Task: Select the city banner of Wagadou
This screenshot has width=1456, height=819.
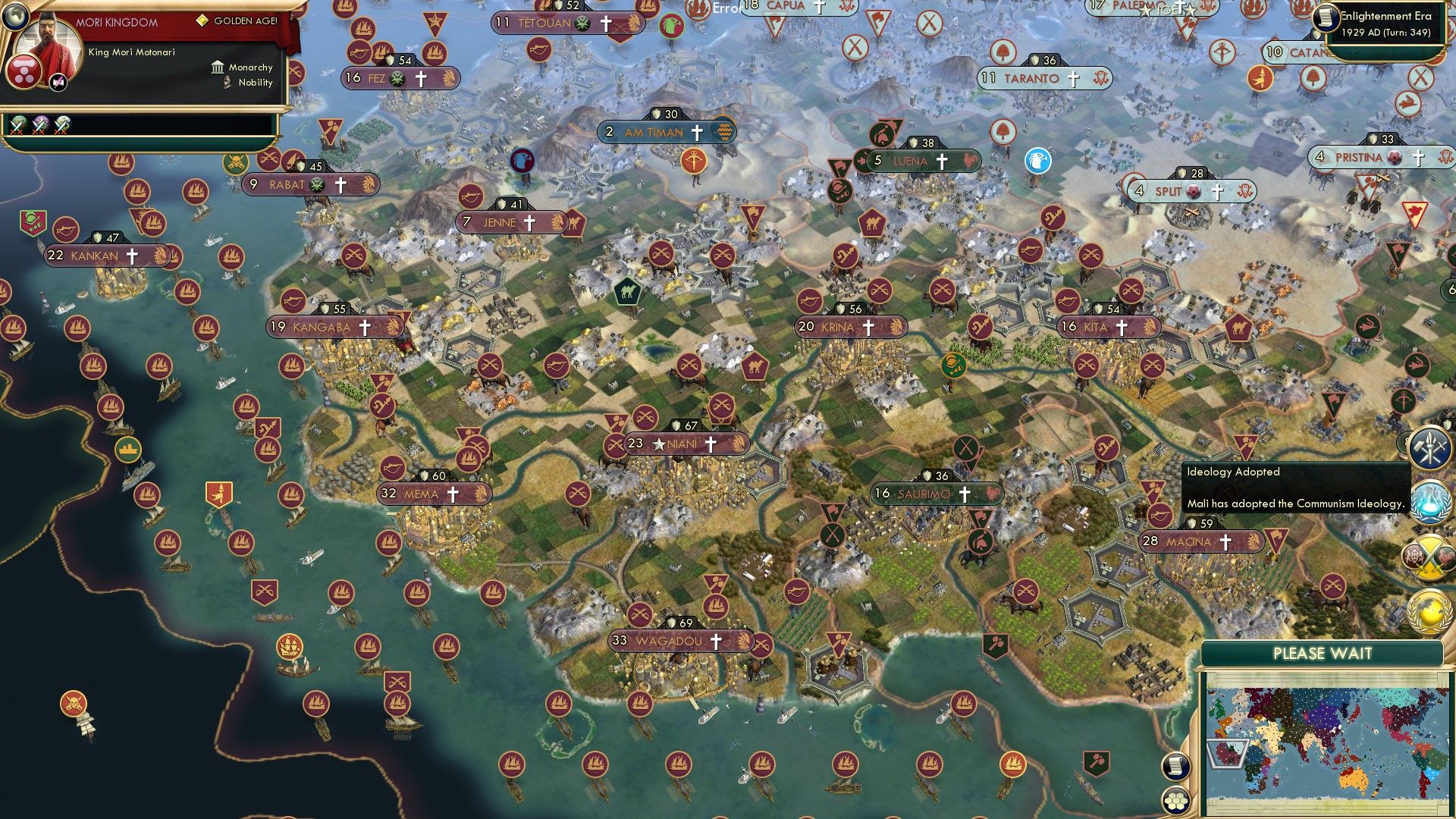Action: tap(675, 641)
